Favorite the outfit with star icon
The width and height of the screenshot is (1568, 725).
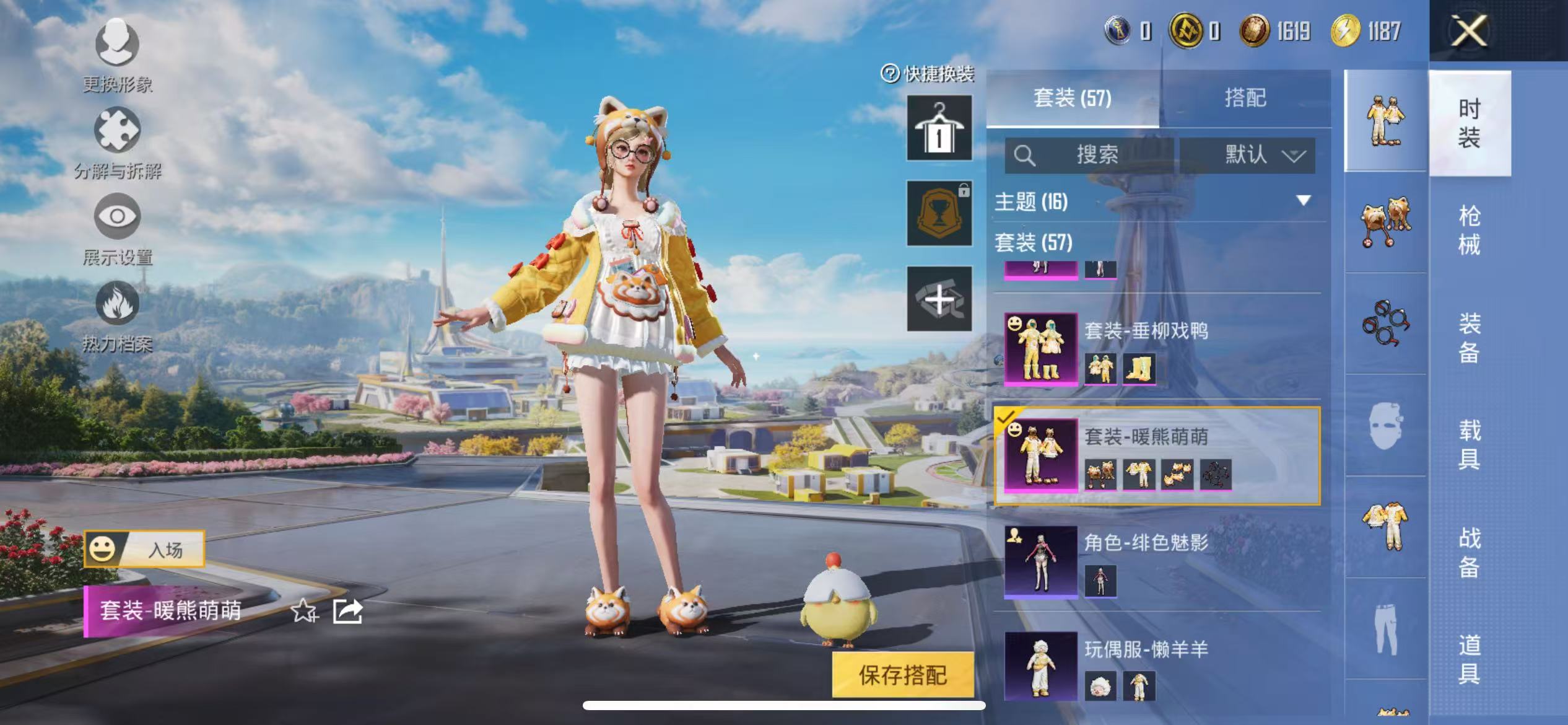(x=304, y=612)
